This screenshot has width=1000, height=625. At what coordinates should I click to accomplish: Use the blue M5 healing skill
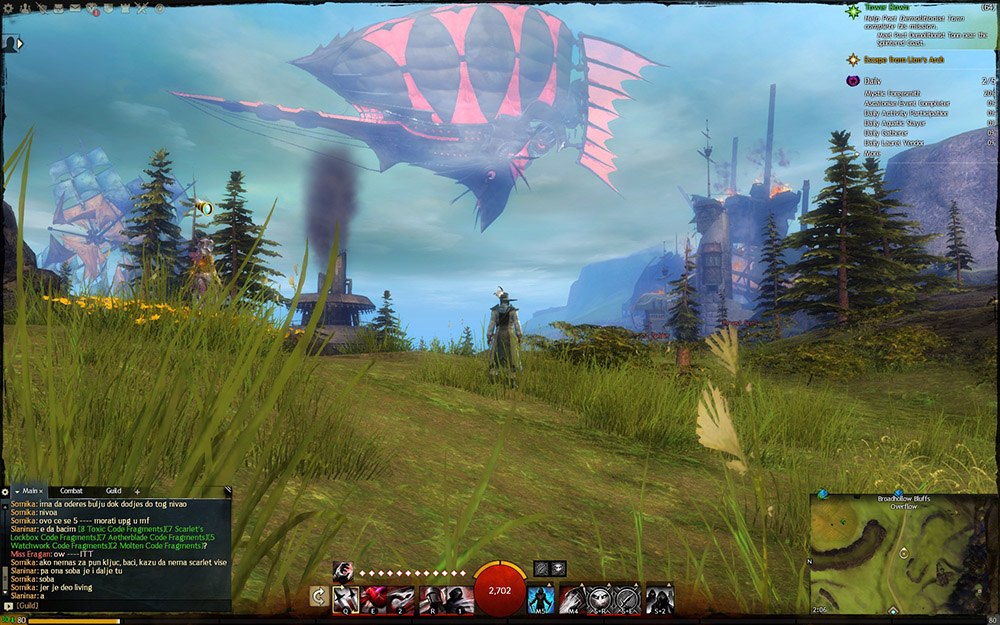[x=540, y=598]
